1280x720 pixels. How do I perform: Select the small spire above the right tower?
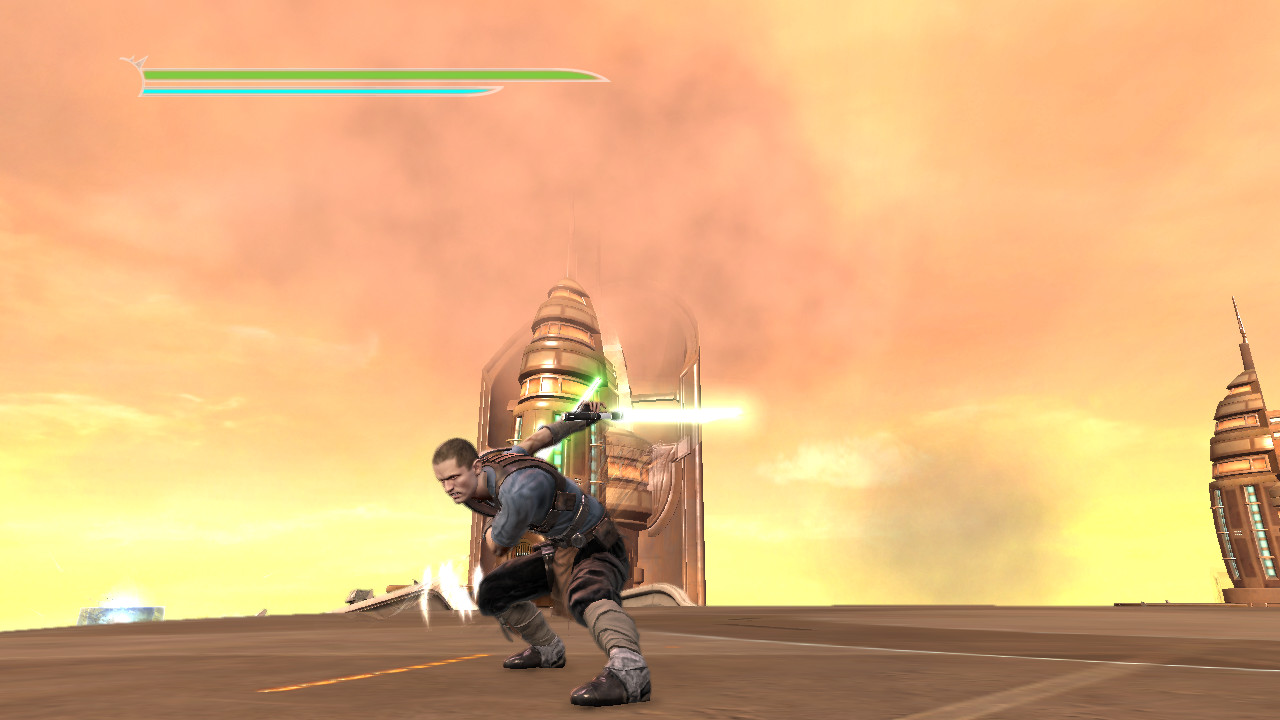(1240, 320)
